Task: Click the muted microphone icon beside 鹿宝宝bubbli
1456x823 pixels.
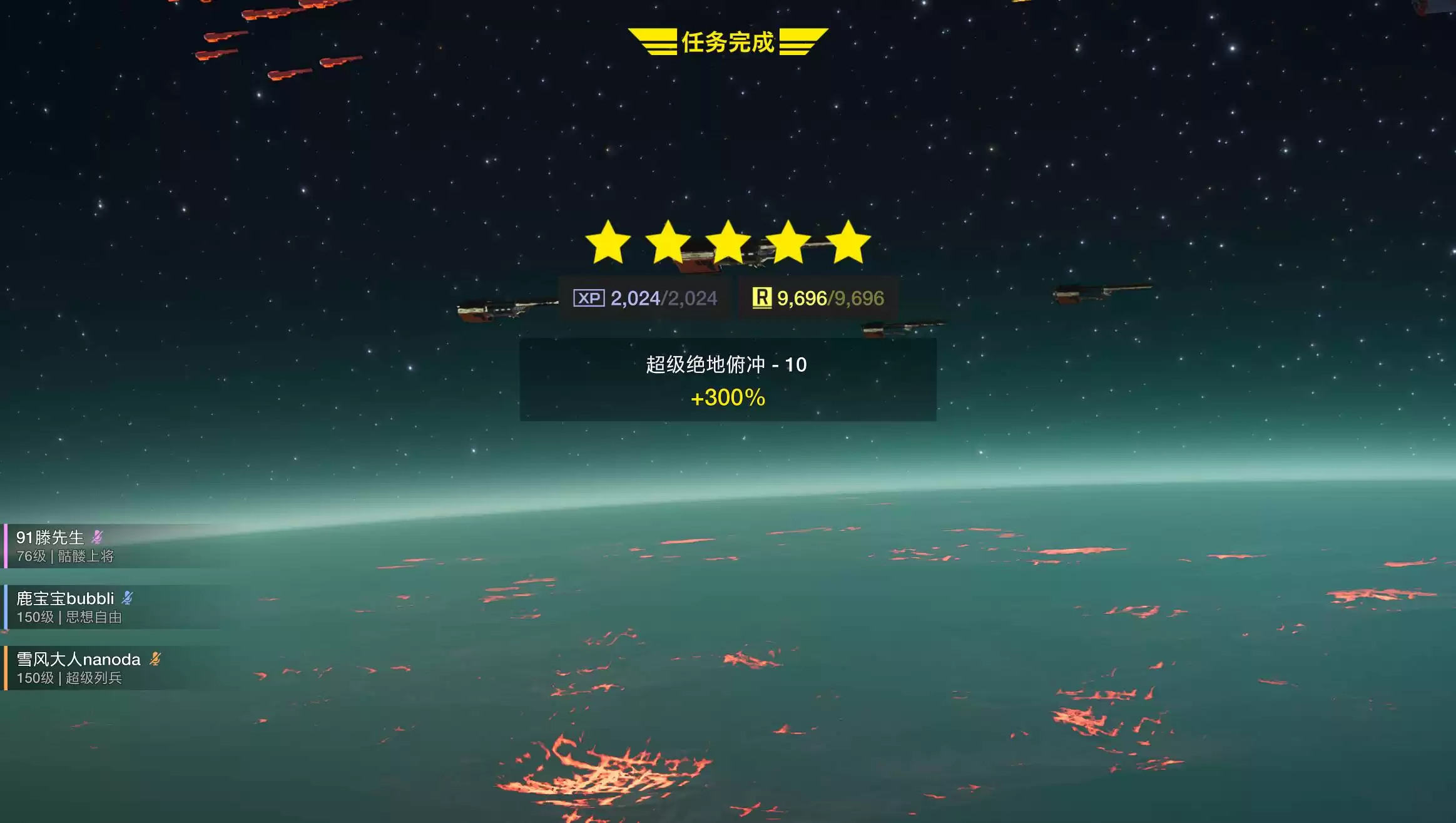Action: coord(128,598)
